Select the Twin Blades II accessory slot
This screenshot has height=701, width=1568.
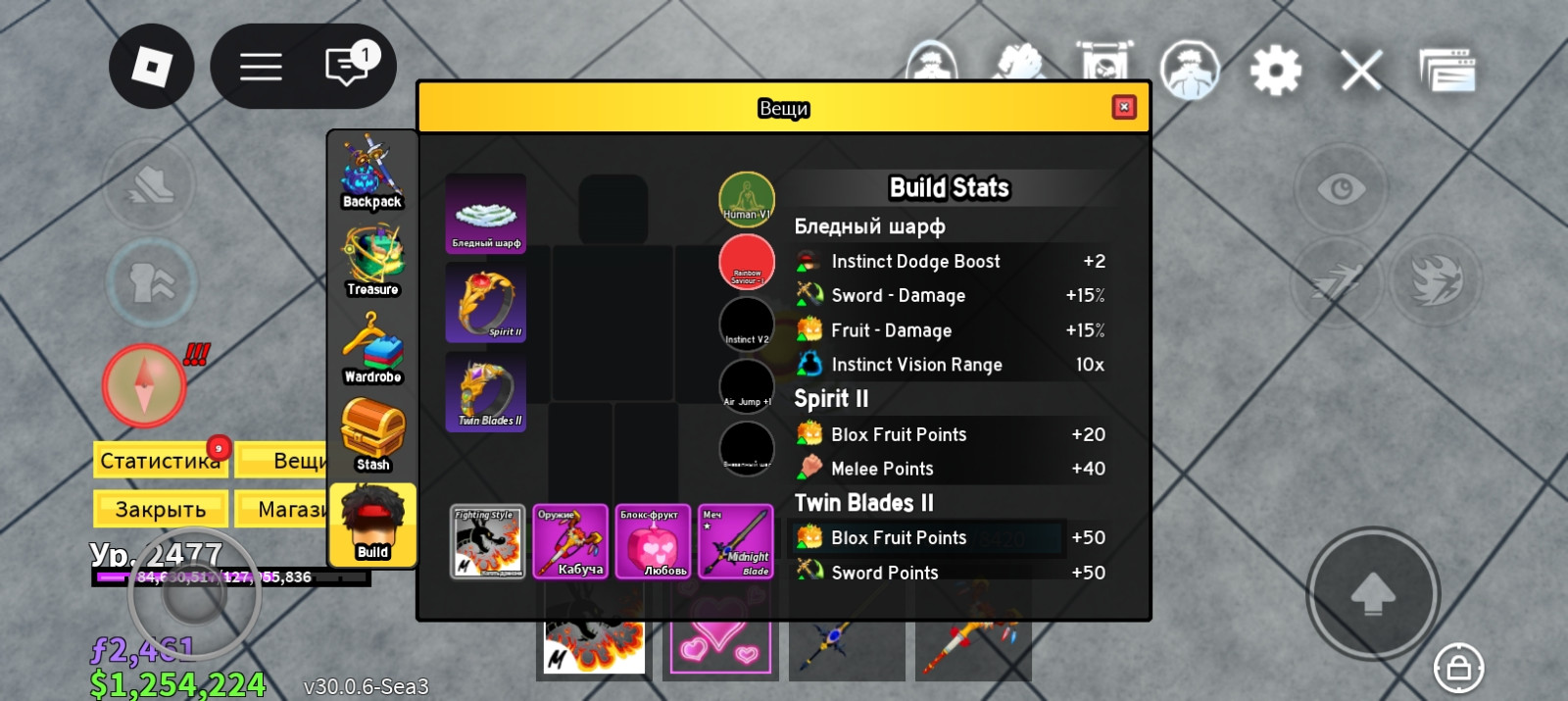coord(486,391)
